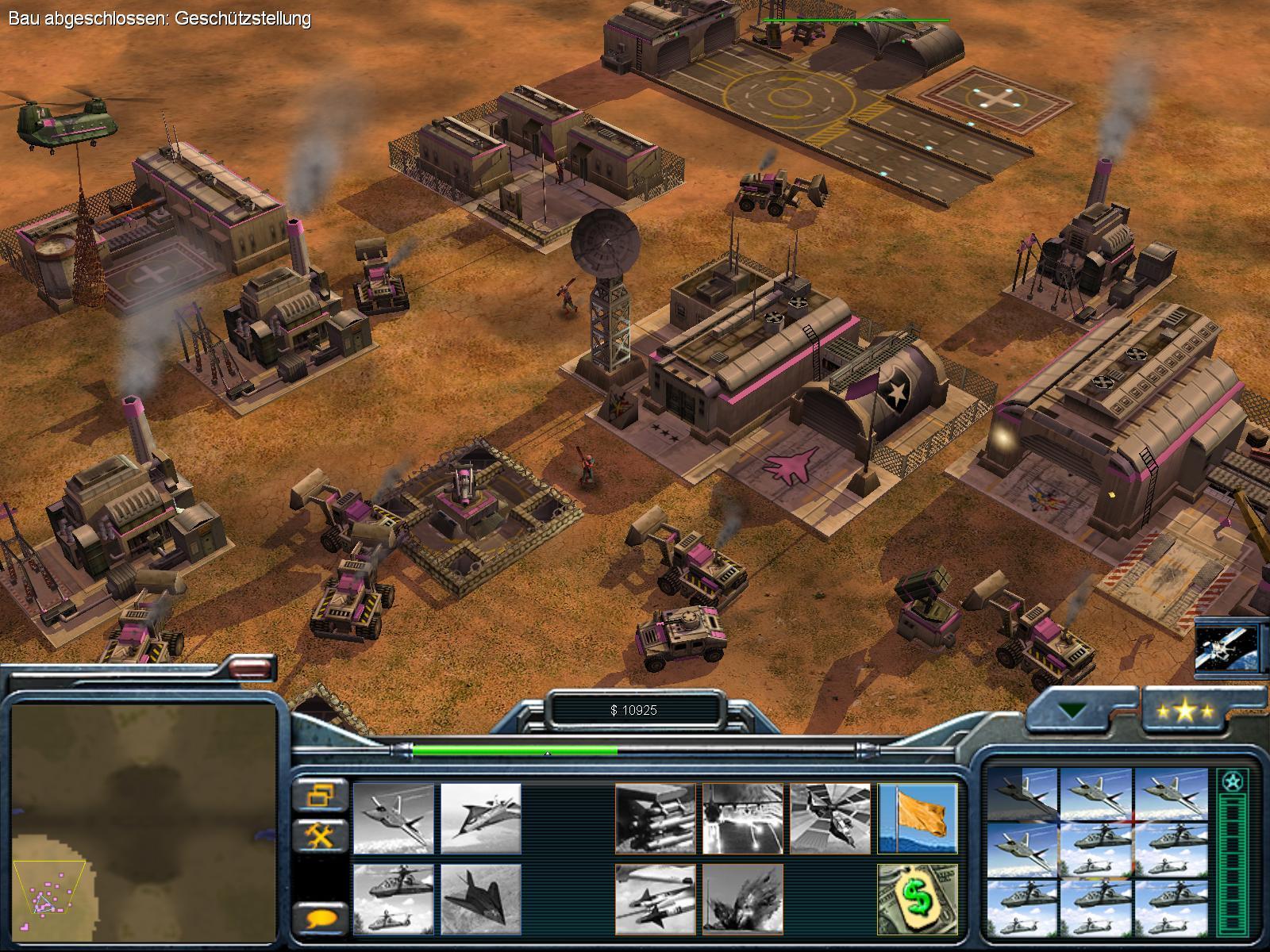Build a Stealth Fighter
Viewport: 1270px width, 952px height.
tap(481, 900)
